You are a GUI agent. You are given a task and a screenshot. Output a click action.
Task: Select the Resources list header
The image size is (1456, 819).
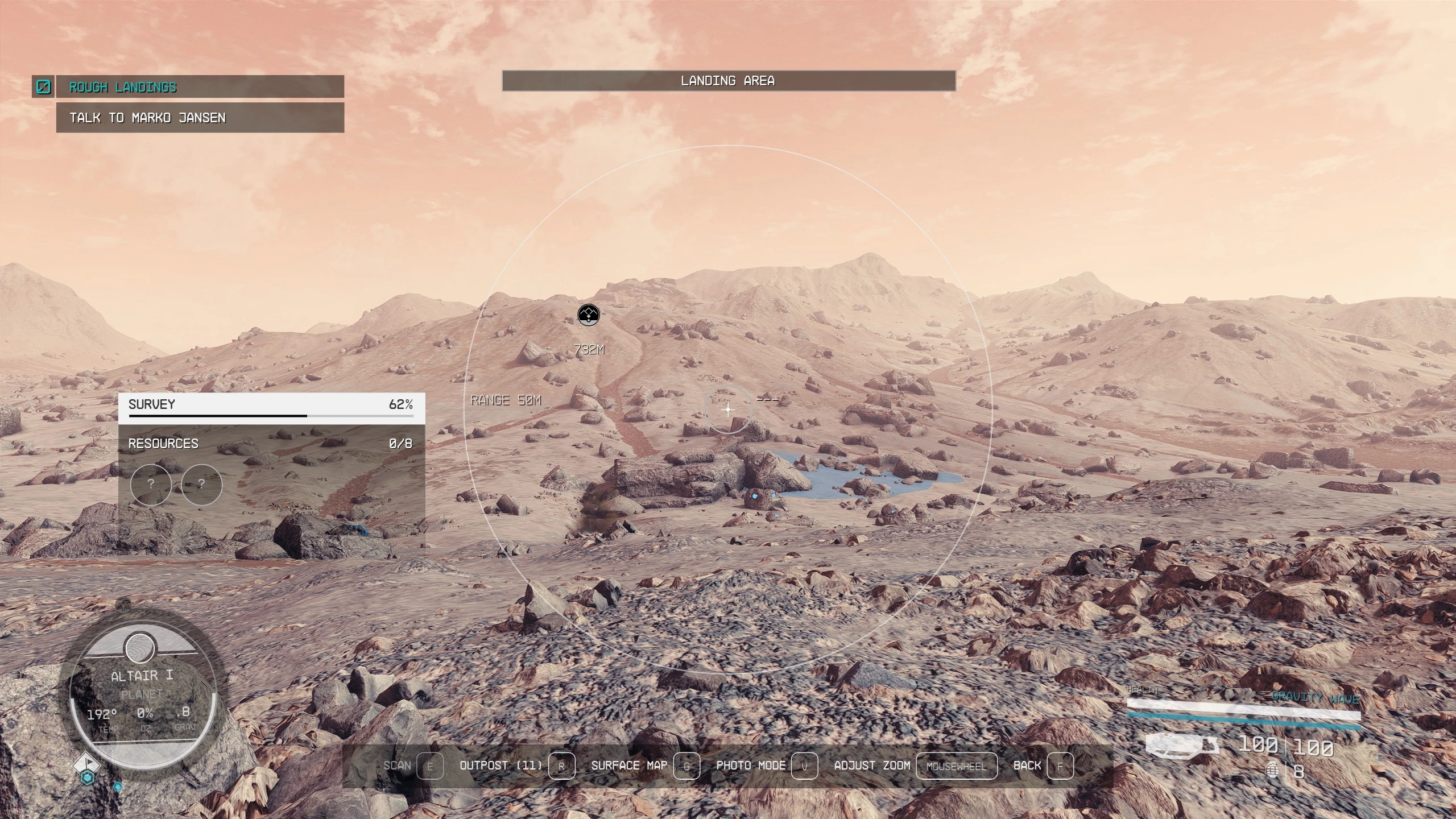click(271, 444)
